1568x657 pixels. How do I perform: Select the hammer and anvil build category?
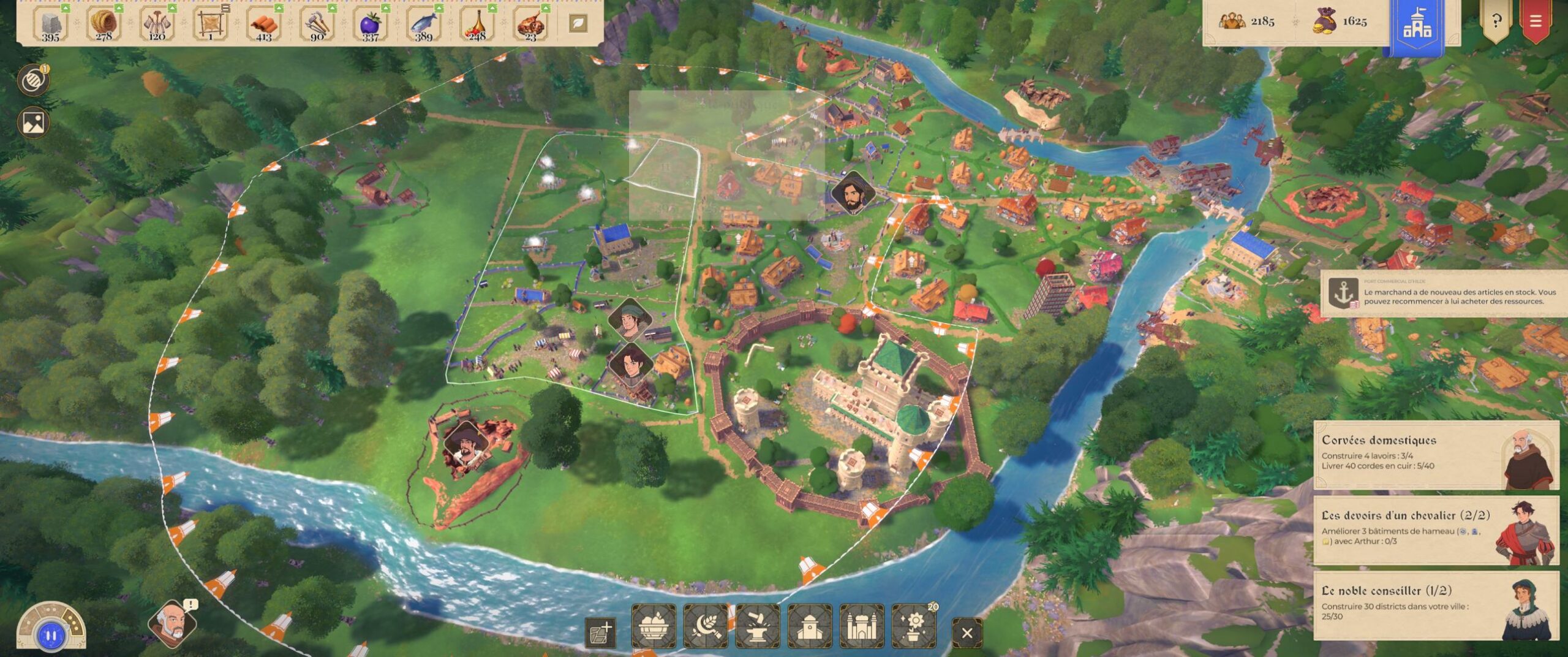click(x=758, y=626)
